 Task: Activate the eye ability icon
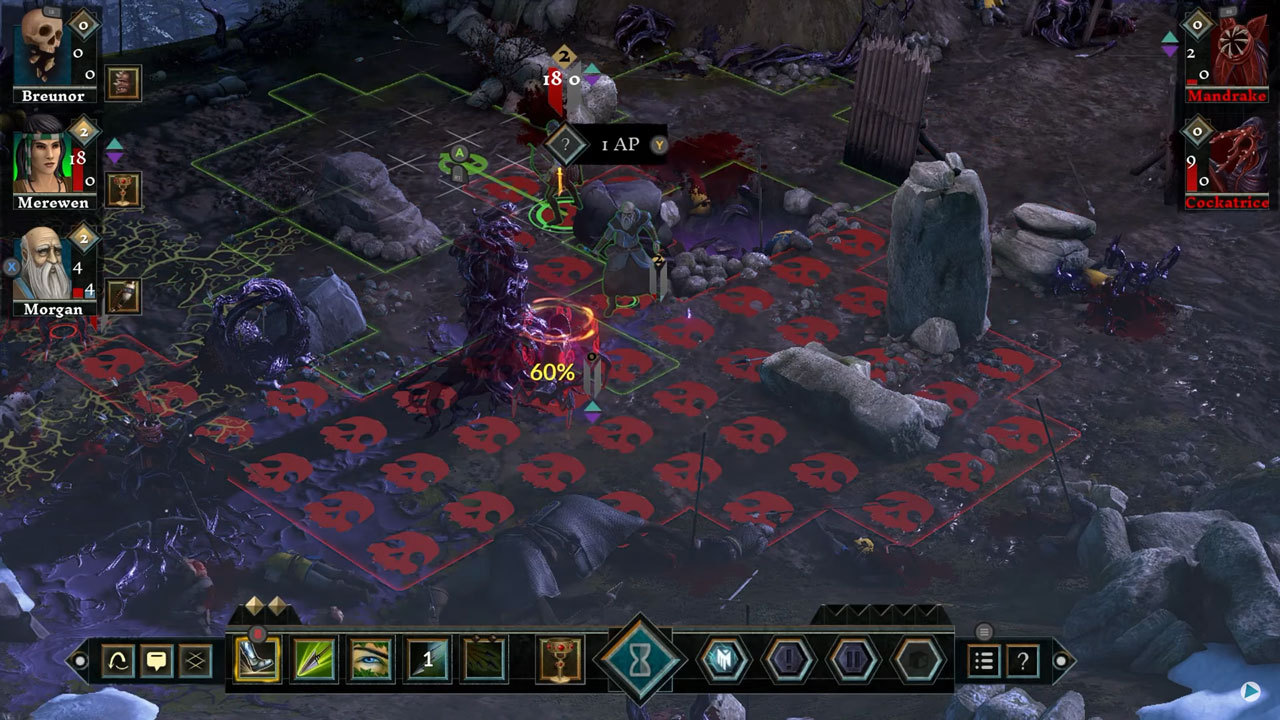click(370, 660)
